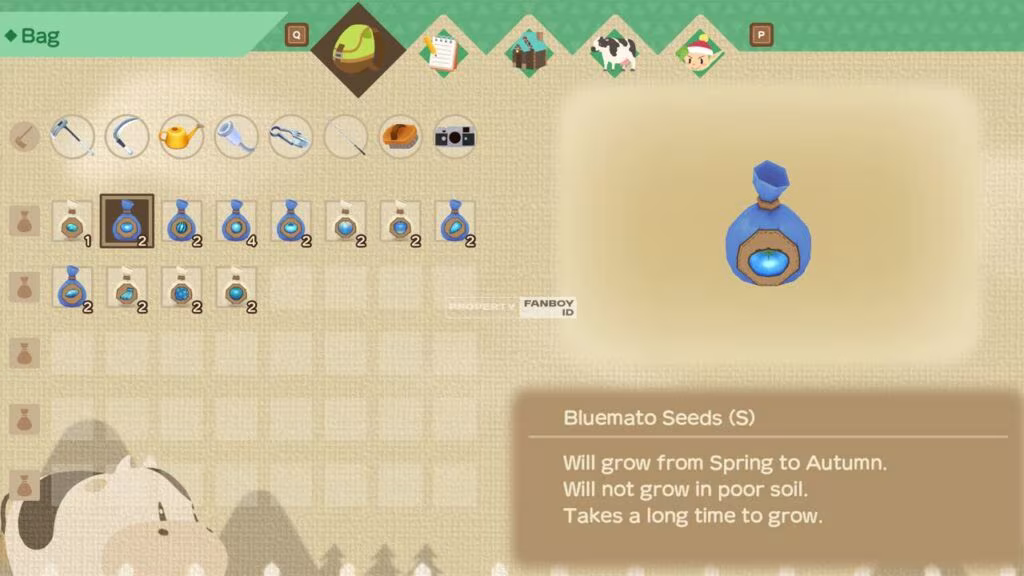Select the fishing rod
Image resolution: width=1024 pixels, height=576 pixels.
(345, 137)
